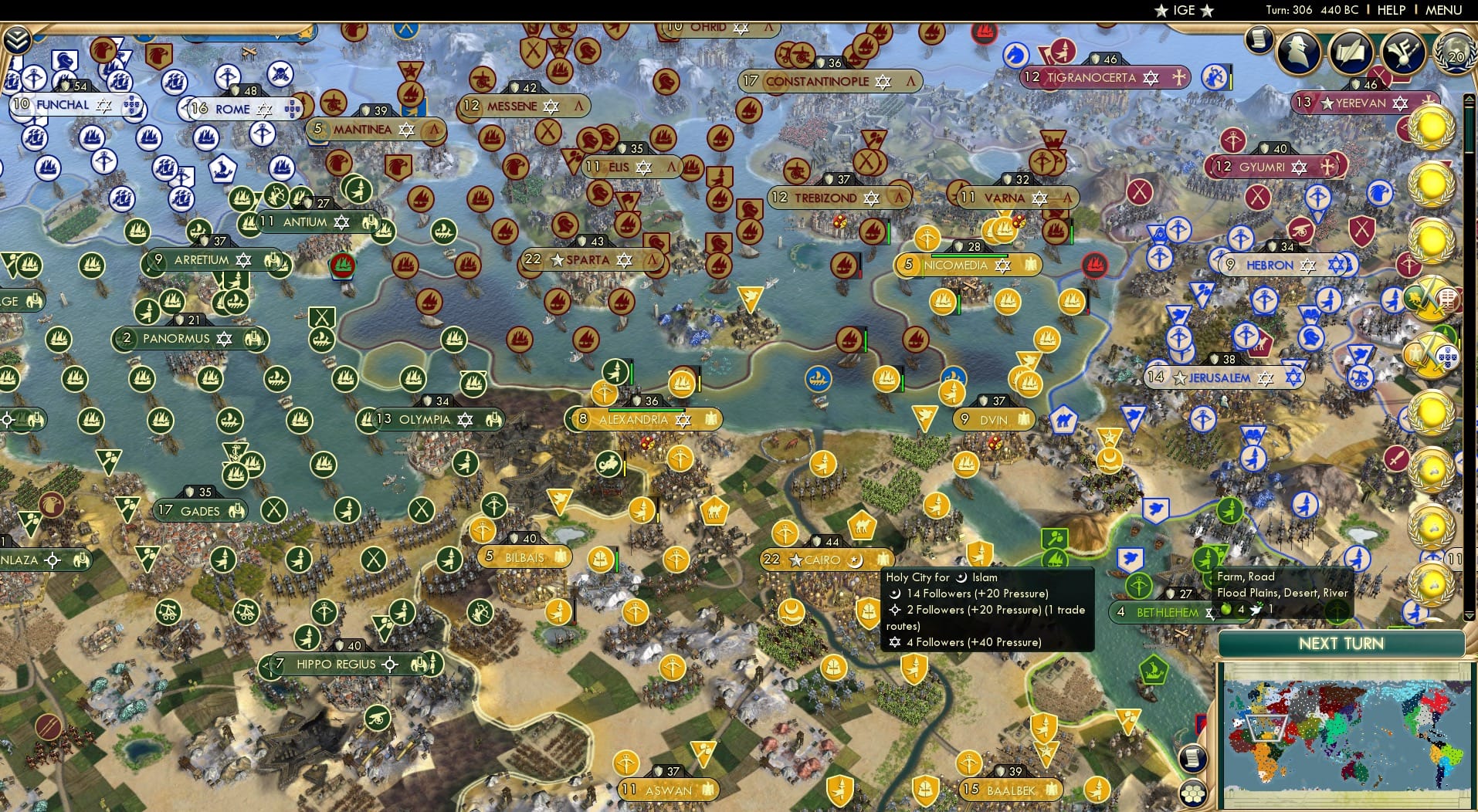Open the notification log scroll icon near top right
Image resolution: width=1478 pixels, height=812 pixels.
click(1260, 38)
